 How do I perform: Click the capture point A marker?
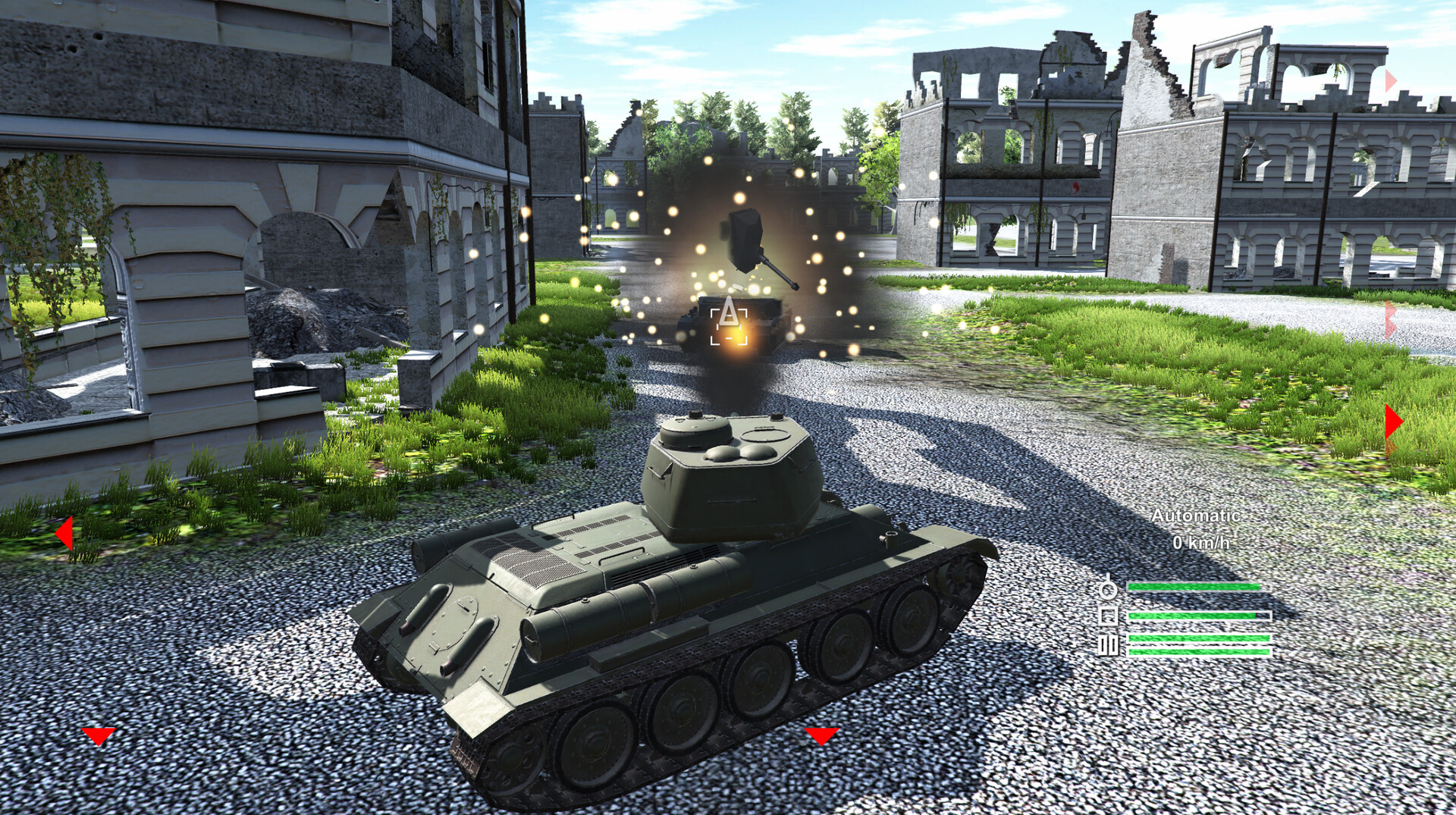(730, 322)
